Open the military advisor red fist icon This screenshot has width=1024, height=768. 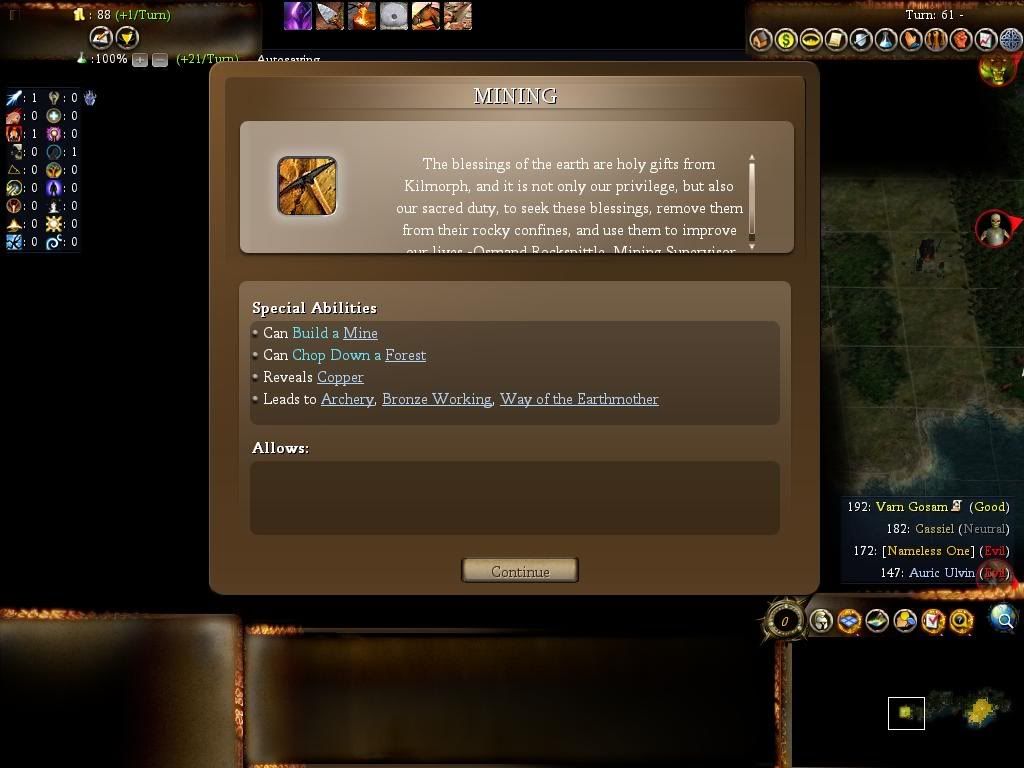click(961, 40)
